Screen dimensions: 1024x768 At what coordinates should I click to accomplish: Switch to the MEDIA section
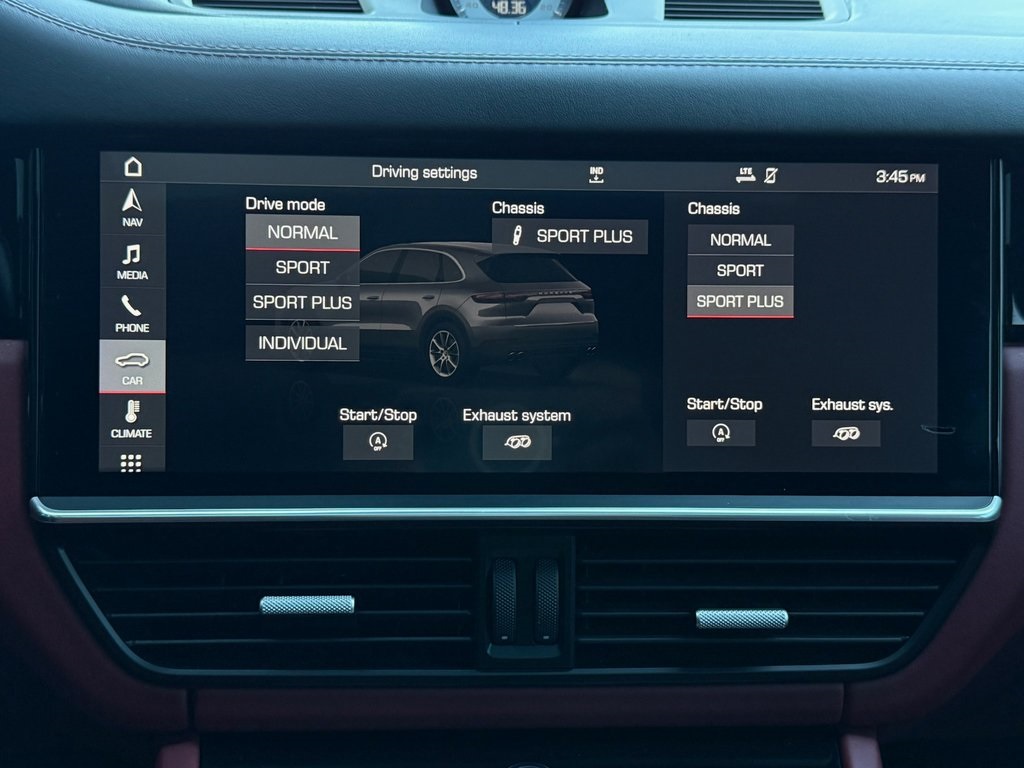pyautogui.click(x=132, y=261)
